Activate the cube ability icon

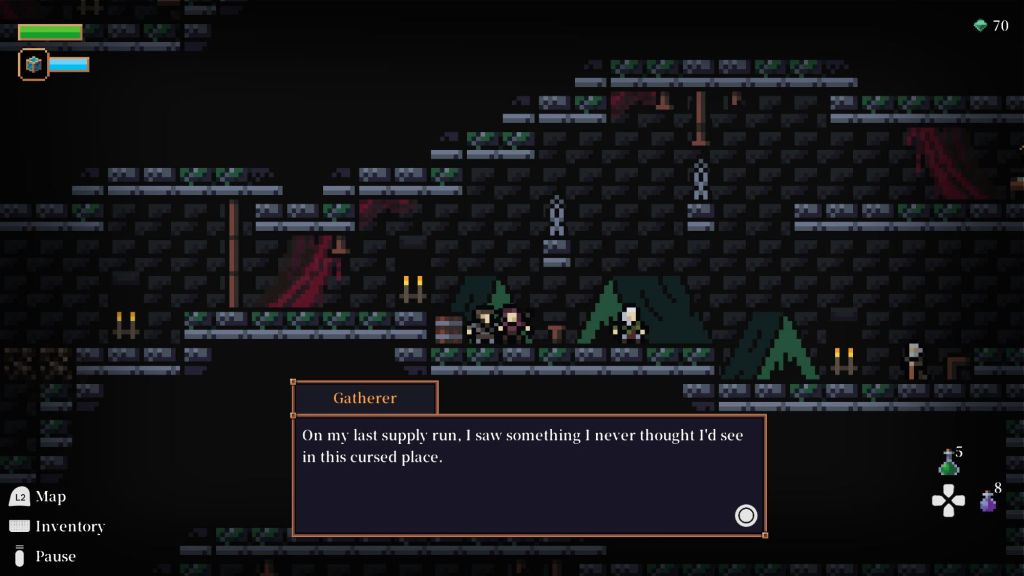point(34,64)
